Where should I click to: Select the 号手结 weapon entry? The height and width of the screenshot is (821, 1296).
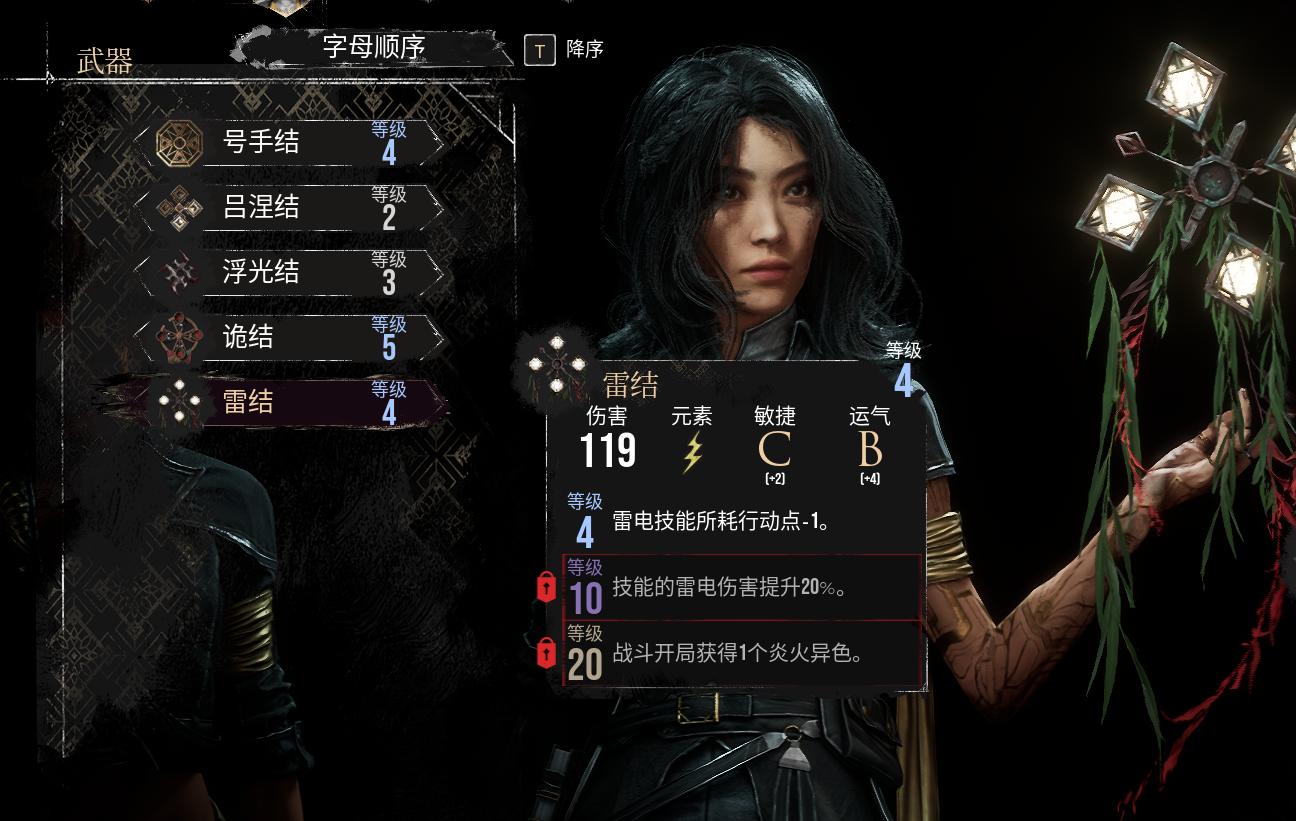[290, 143]
